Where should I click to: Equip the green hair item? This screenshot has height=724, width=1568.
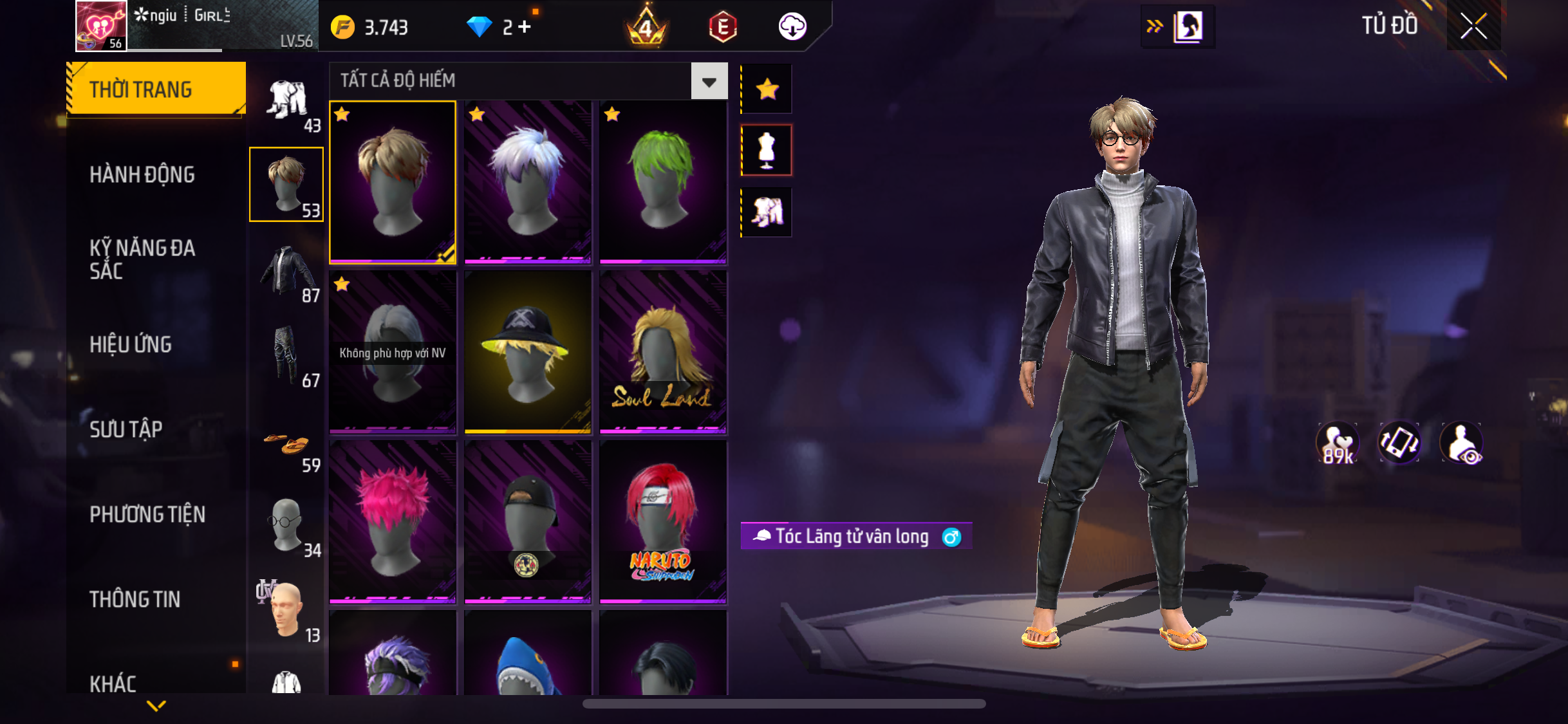point(663,181)
